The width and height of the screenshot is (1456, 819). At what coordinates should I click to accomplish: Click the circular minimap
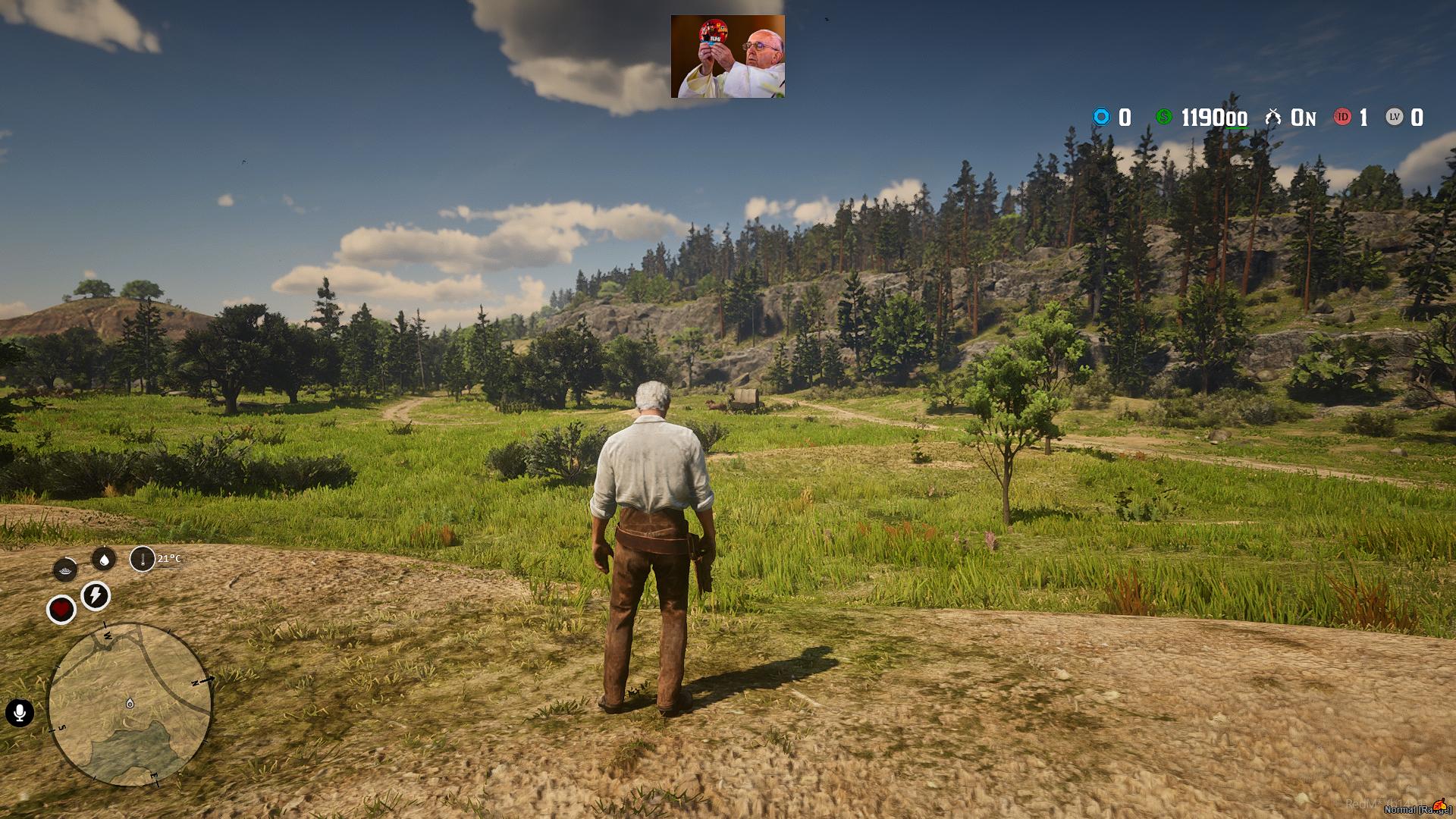pos(130,704)
